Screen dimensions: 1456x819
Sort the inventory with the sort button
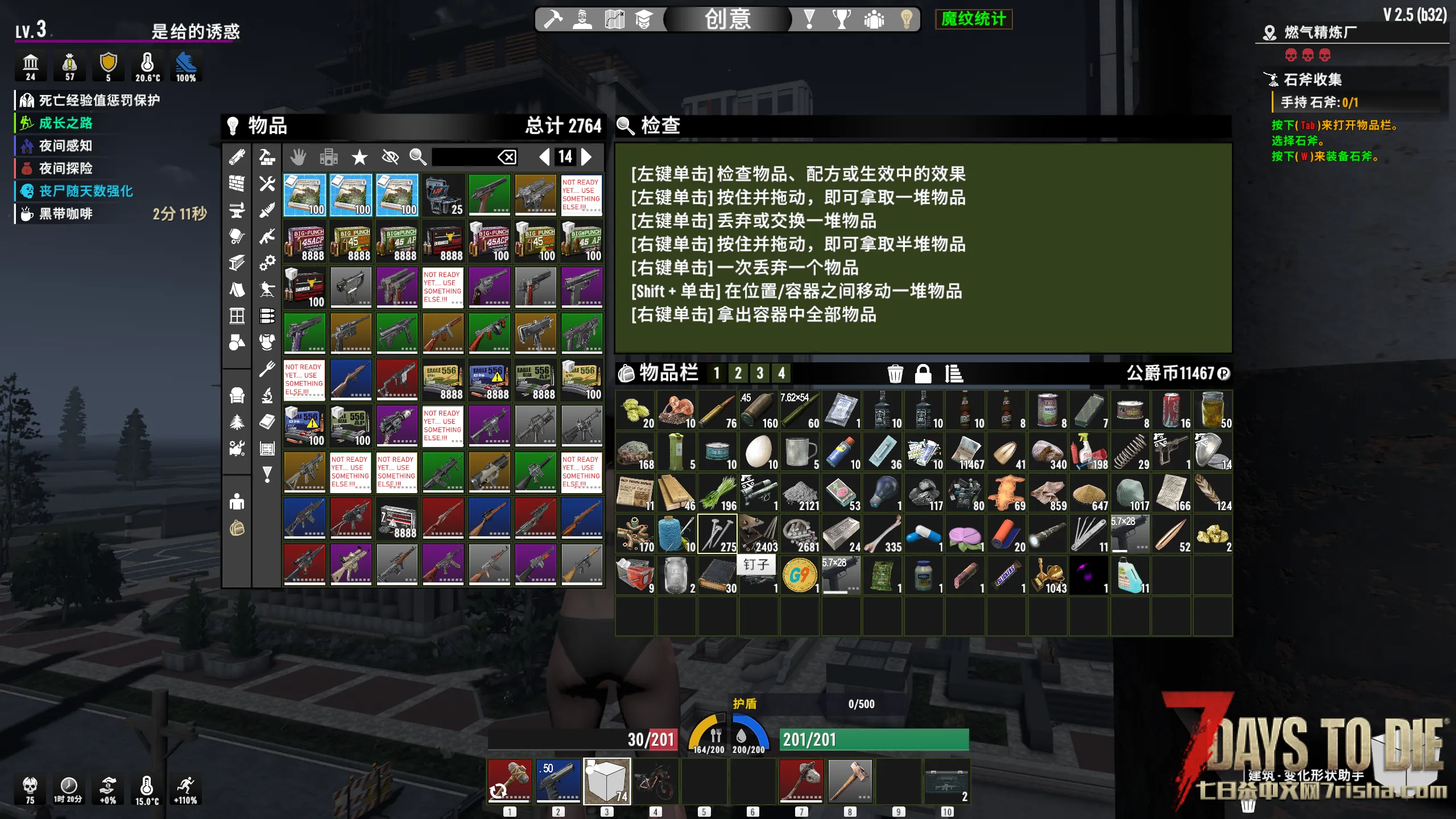click(954, 374)
